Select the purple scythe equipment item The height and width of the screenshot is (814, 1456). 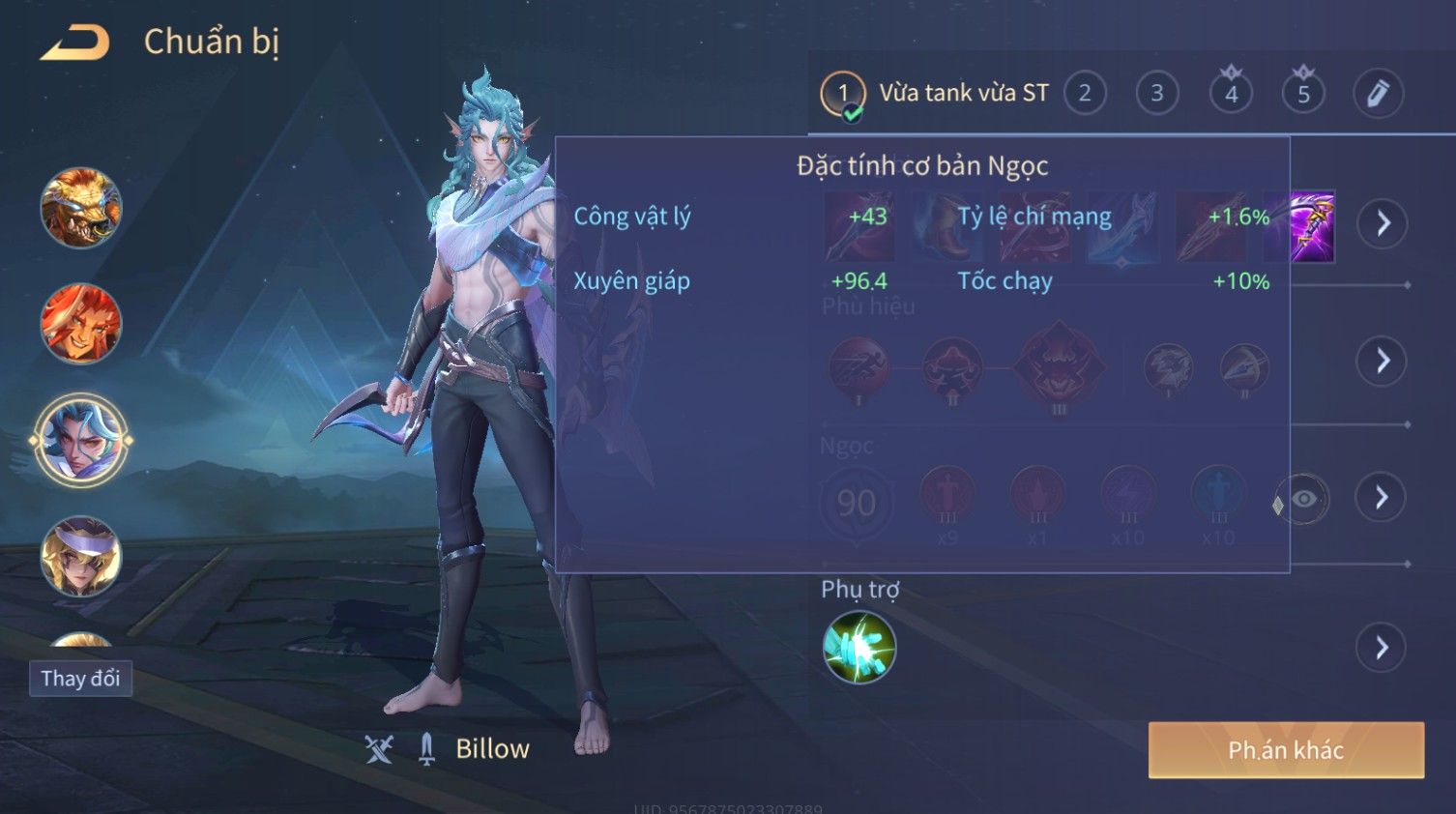click(x=1312, y=226)
